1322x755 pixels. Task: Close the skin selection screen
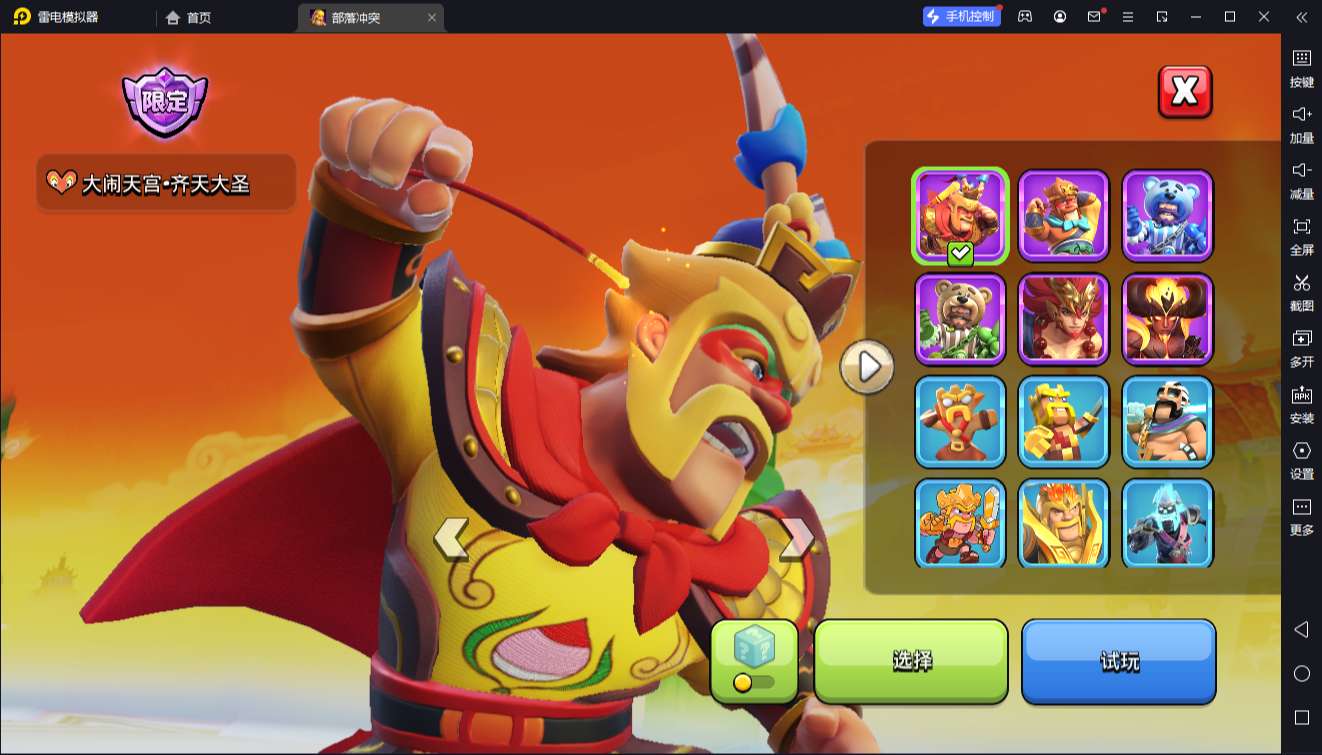pos(1184,92)
